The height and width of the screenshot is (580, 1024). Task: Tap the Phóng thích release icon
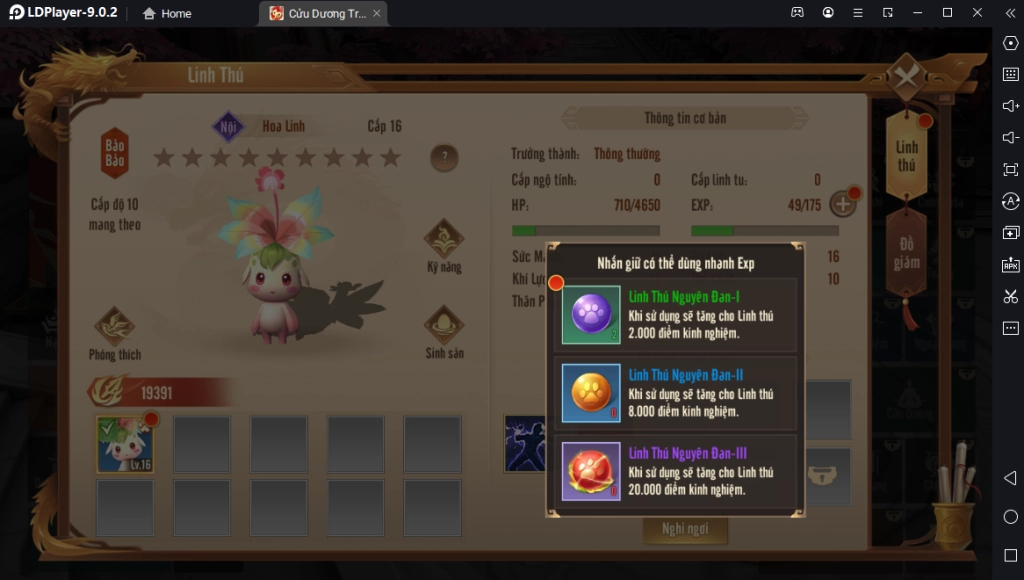click(x=115, y=332)
